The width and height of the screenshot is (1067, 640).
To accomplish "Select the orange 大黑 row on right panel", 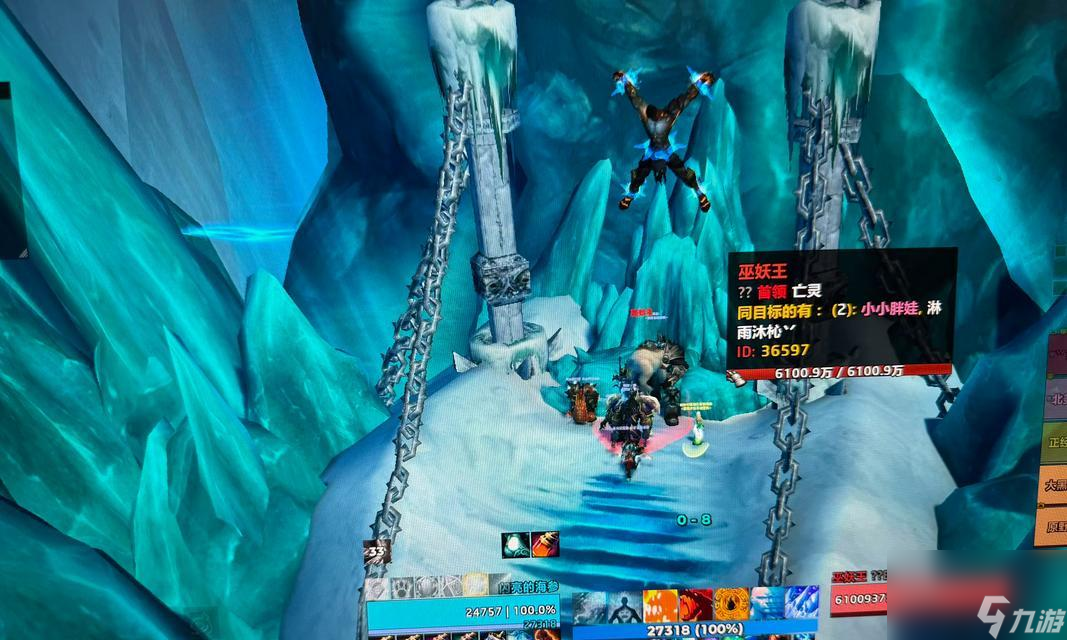I will [1054, 484].
